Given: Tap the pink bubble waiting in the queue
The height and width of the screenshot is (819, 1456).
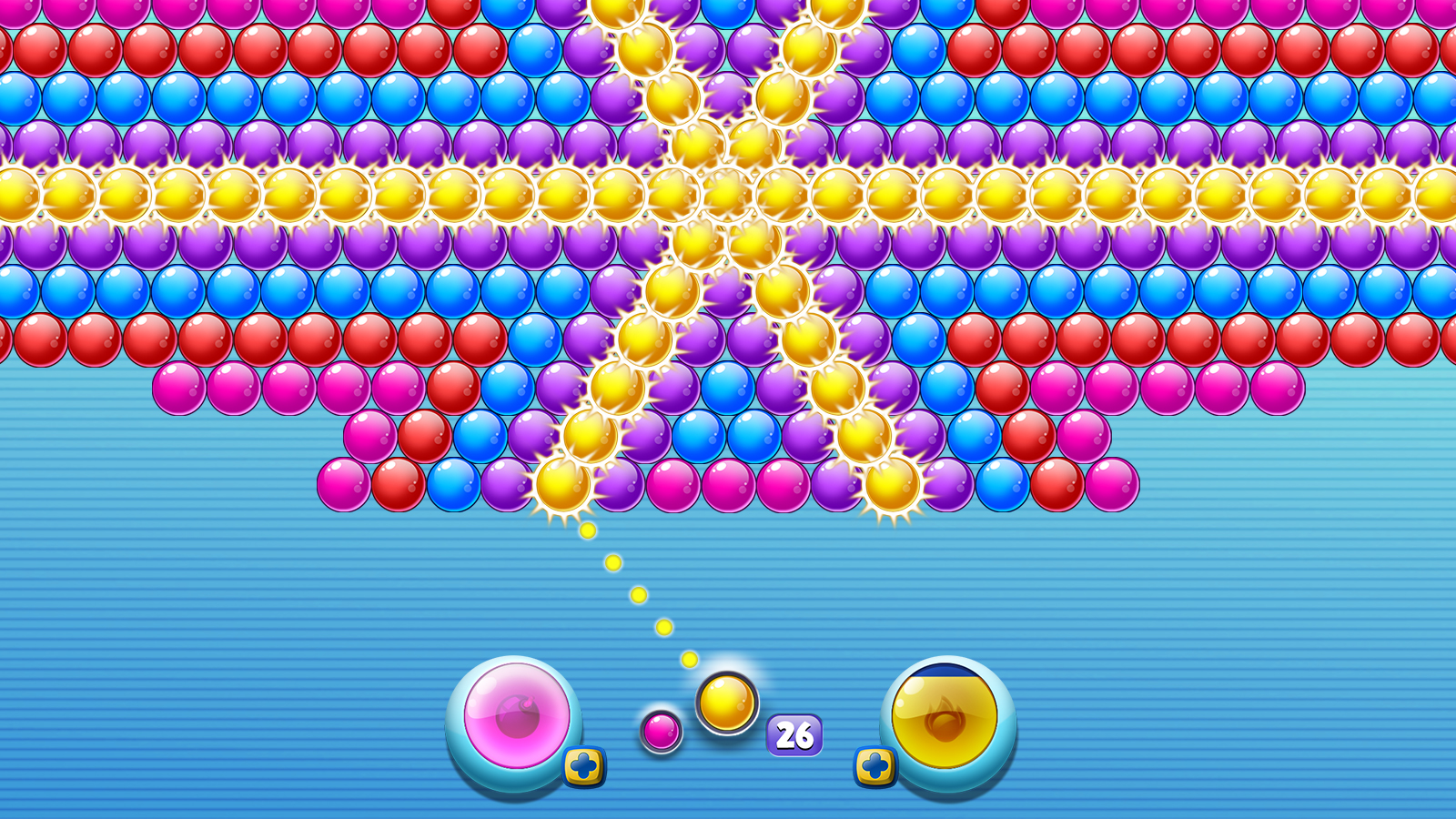Looking at the screenshot, I should (662, 733).
